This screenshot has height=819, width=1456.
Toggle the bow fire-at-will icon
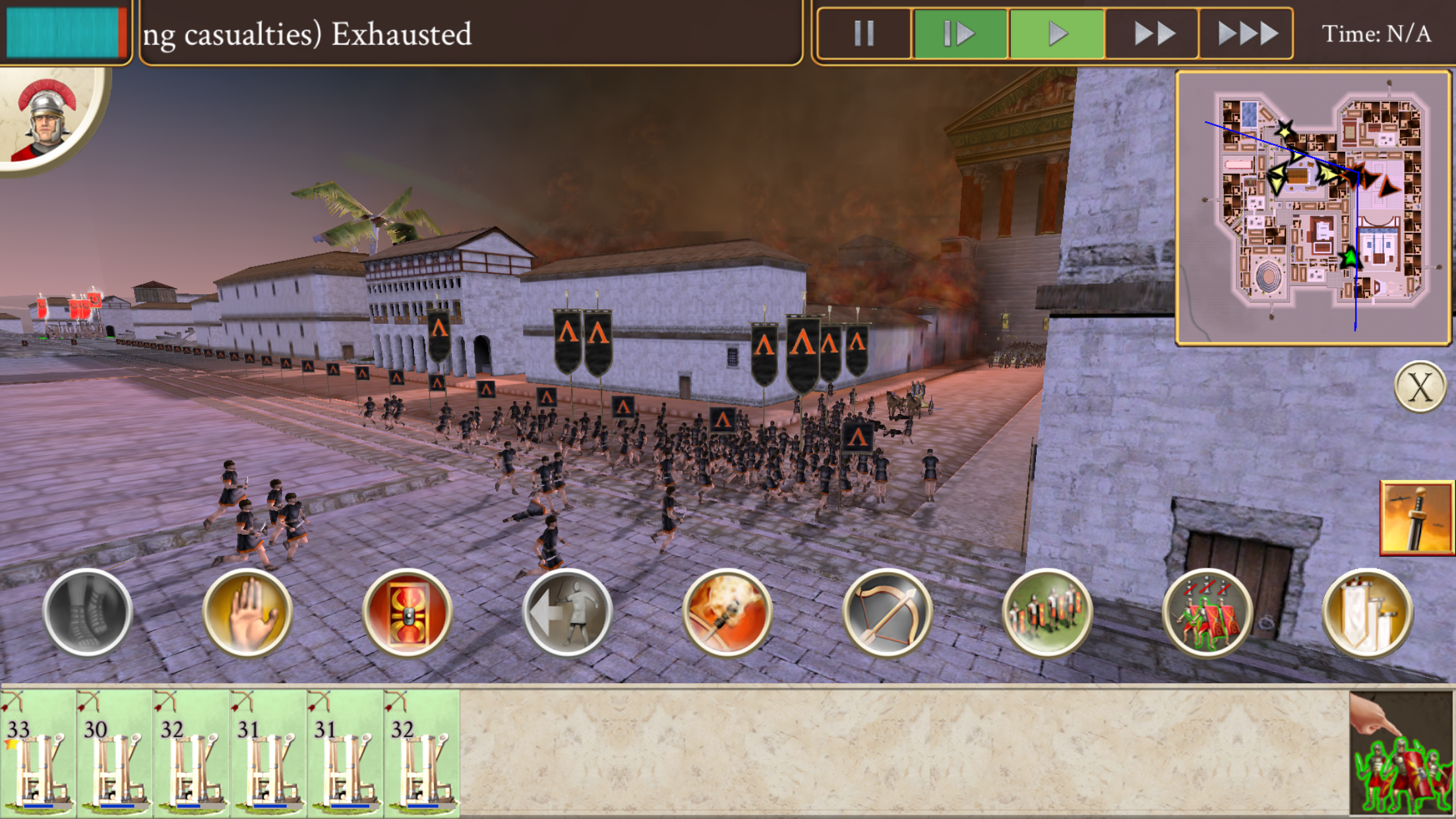(x=887, y=612)
